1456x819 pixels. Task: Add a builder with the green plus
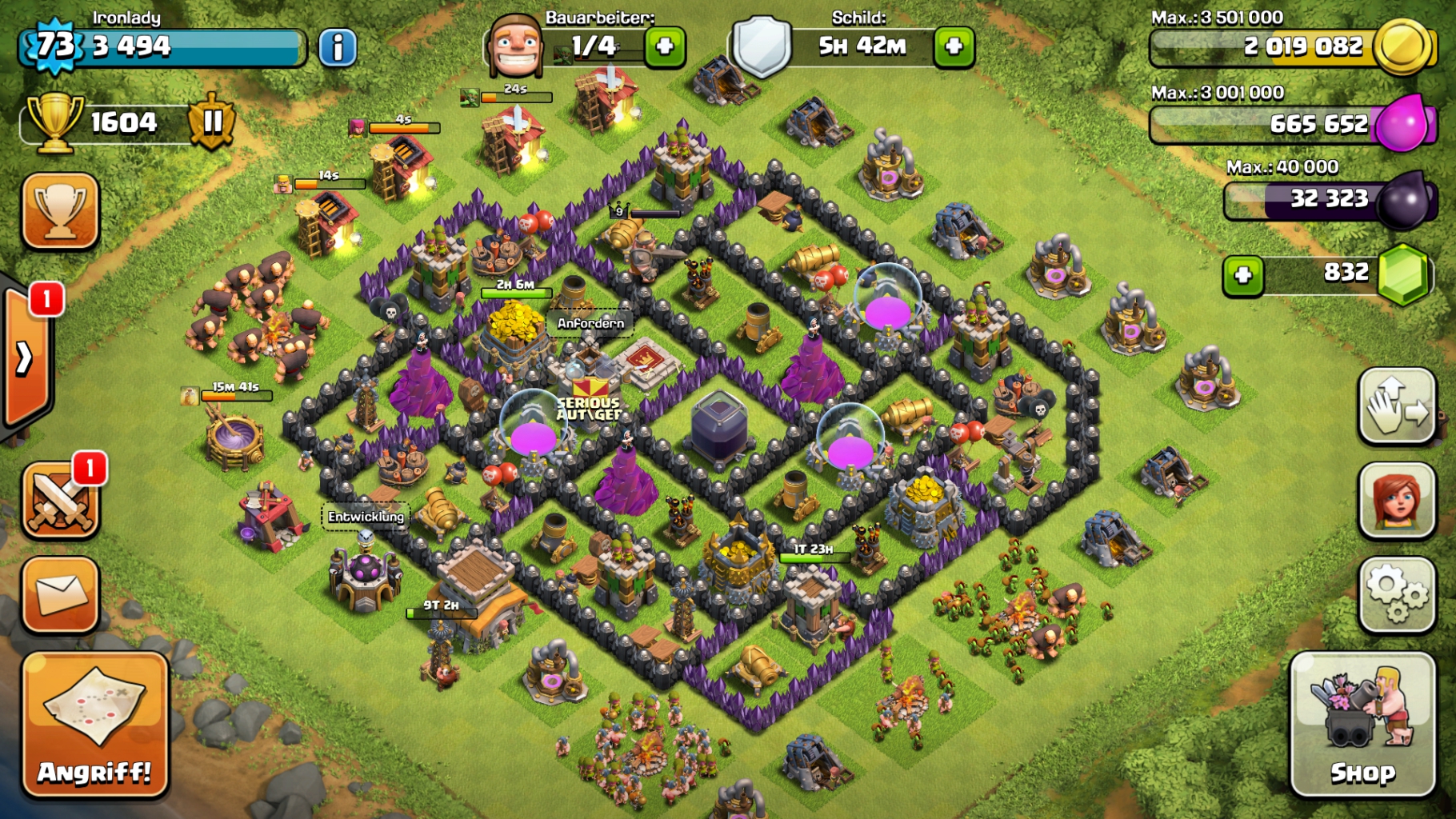point(665,47)
